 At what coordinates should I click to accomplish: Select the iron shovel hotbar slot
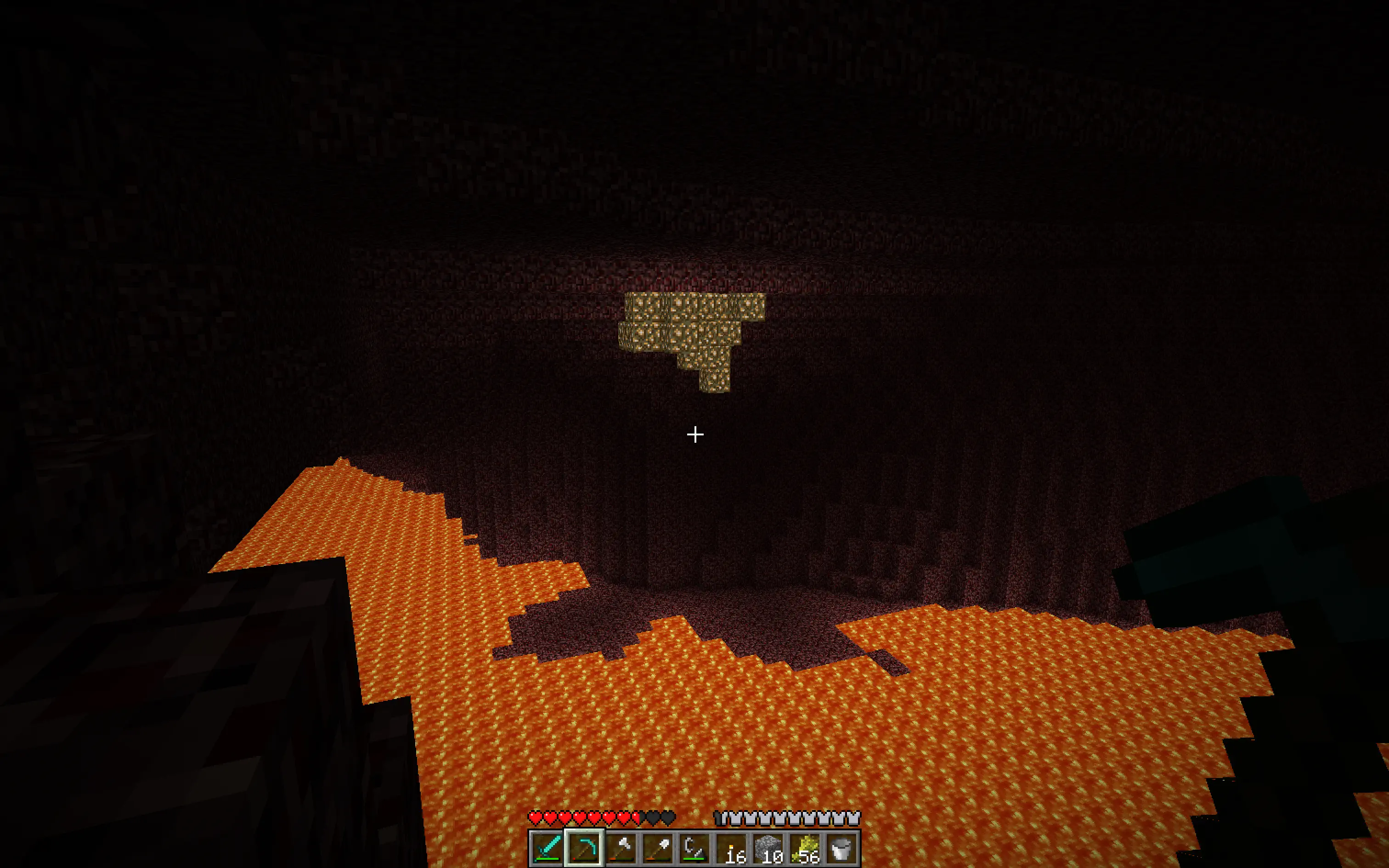[x=658, y=847]
